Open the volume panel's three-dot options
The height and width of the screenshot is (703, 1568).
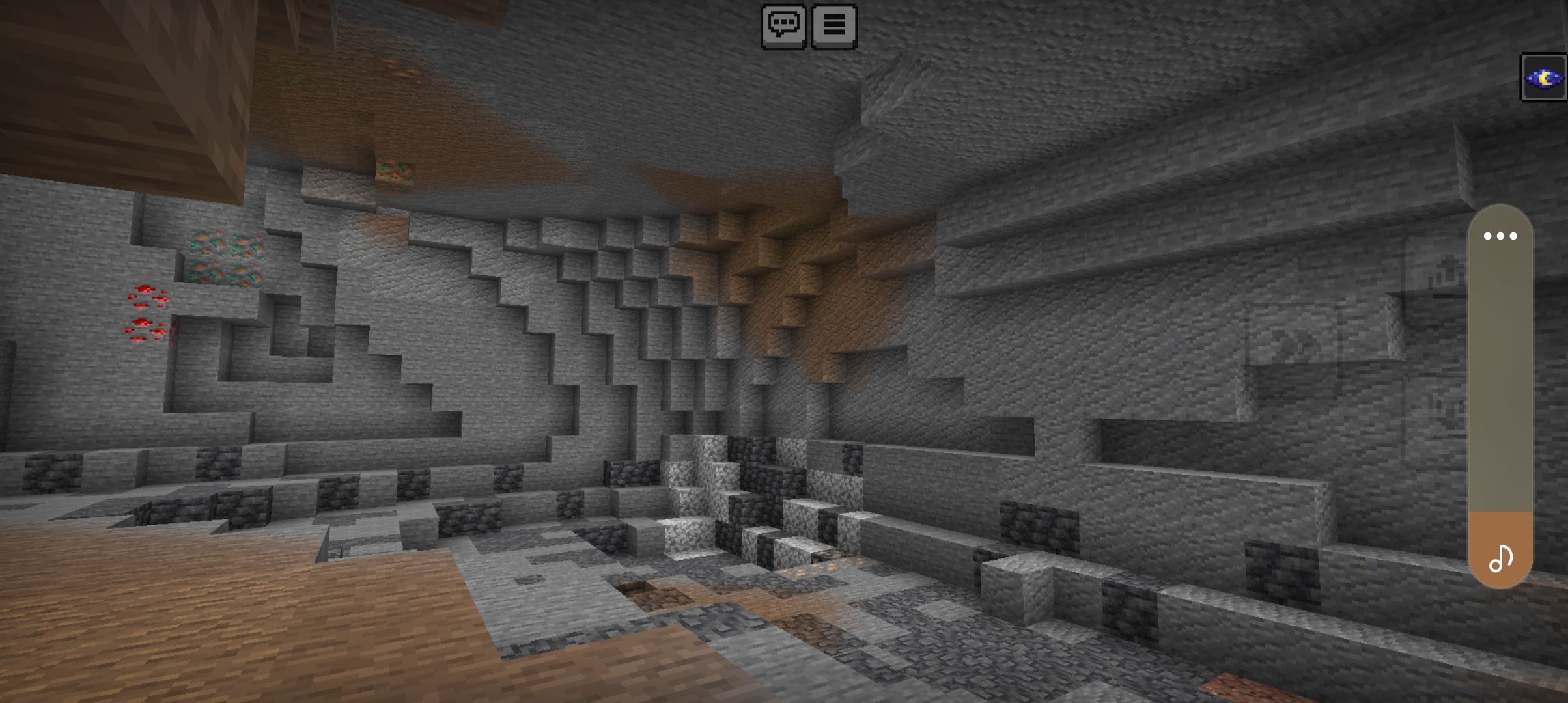[x=1500, y=236]
